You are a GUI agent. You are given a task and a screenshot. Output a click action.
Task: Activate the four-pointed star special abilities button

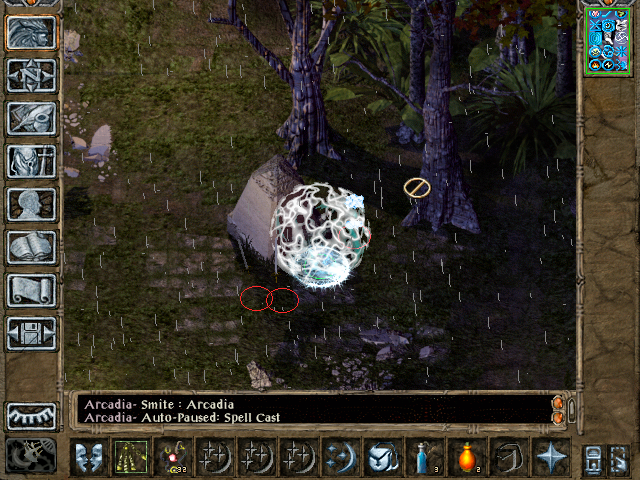[551, 457]
